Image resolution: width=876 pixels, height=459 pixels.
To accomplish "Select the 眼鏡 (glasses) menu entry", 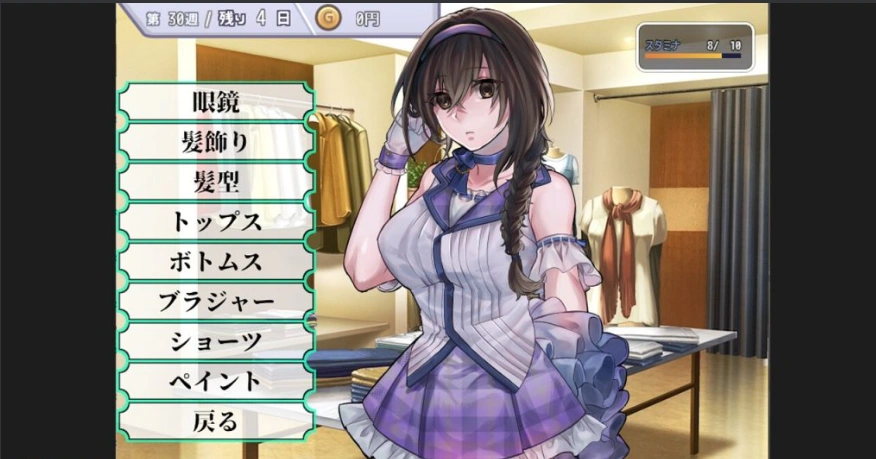I will click(215, 102).
